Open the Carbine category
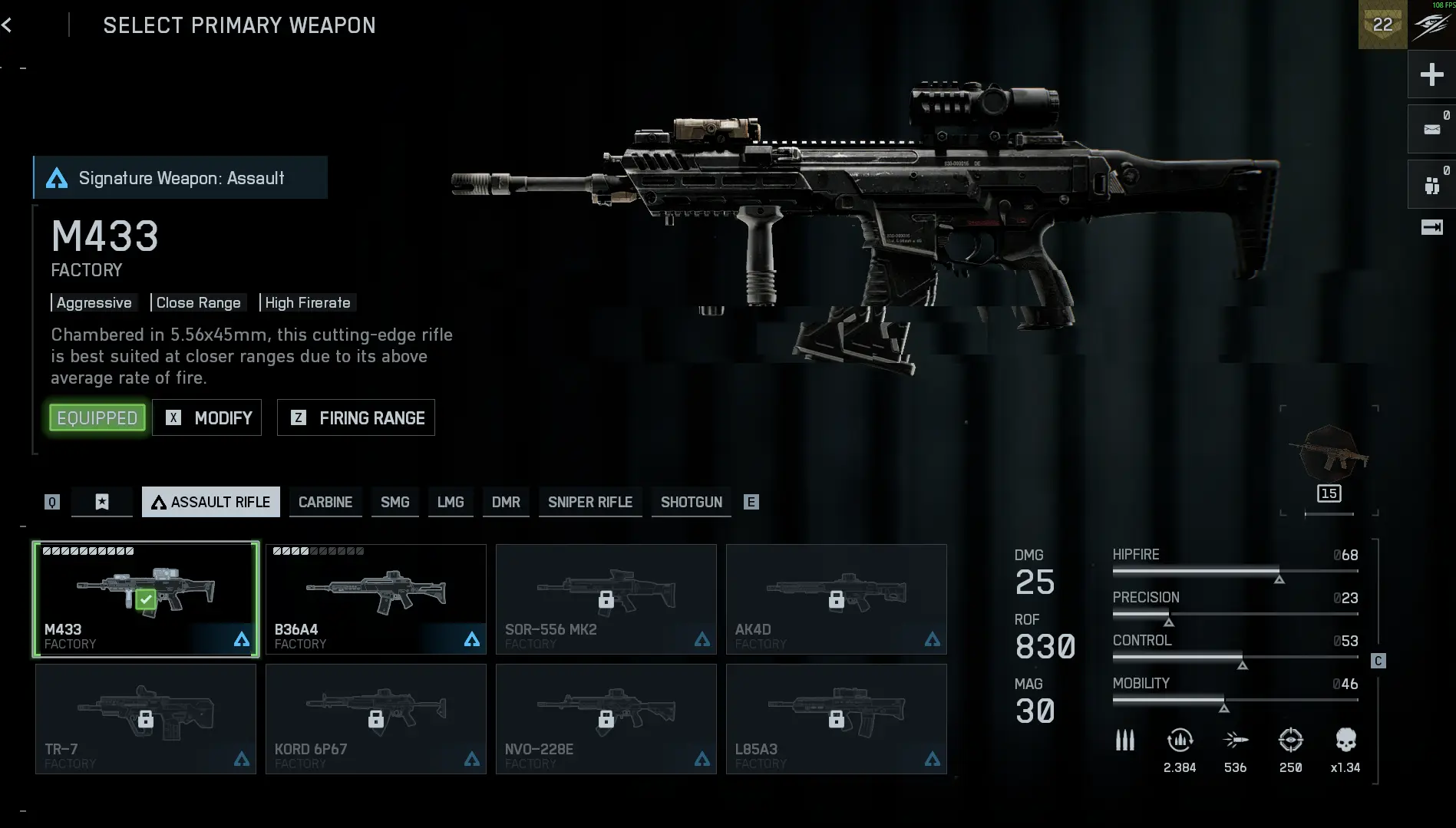The width and height of the screenshot is (1456, 828). (x=325, y=502)
